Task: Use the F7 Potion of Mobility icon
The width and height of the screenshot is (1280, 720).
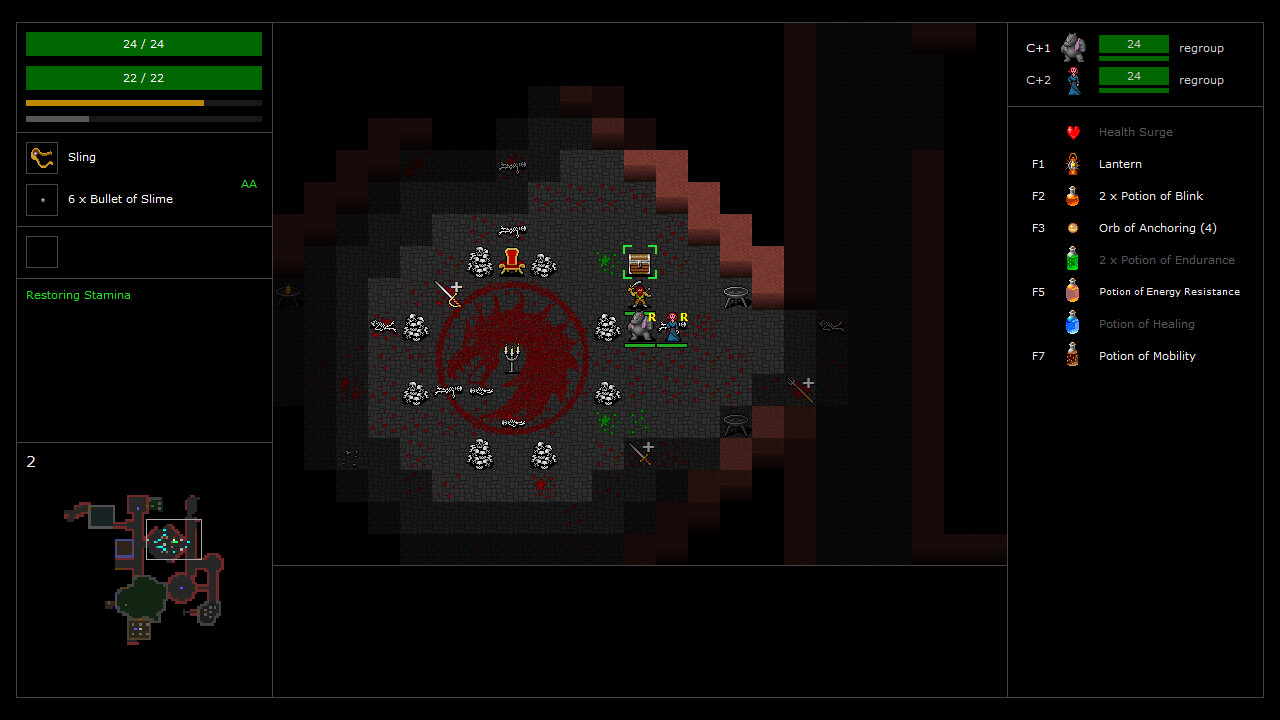Action: [x=1071, y=355]
